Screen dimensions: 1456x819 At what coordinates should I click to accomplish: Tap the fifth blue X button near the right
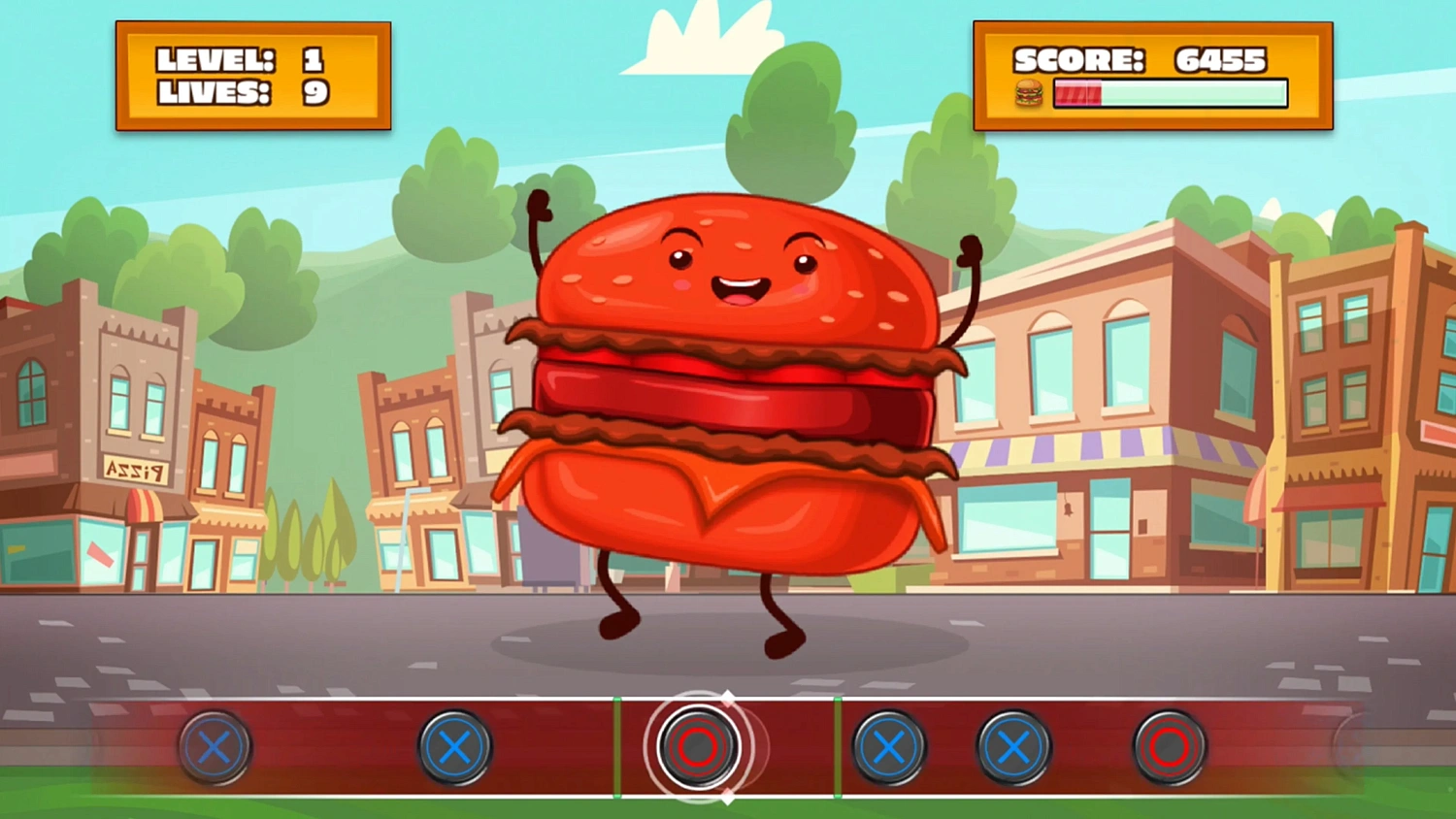coord(1014,747)
